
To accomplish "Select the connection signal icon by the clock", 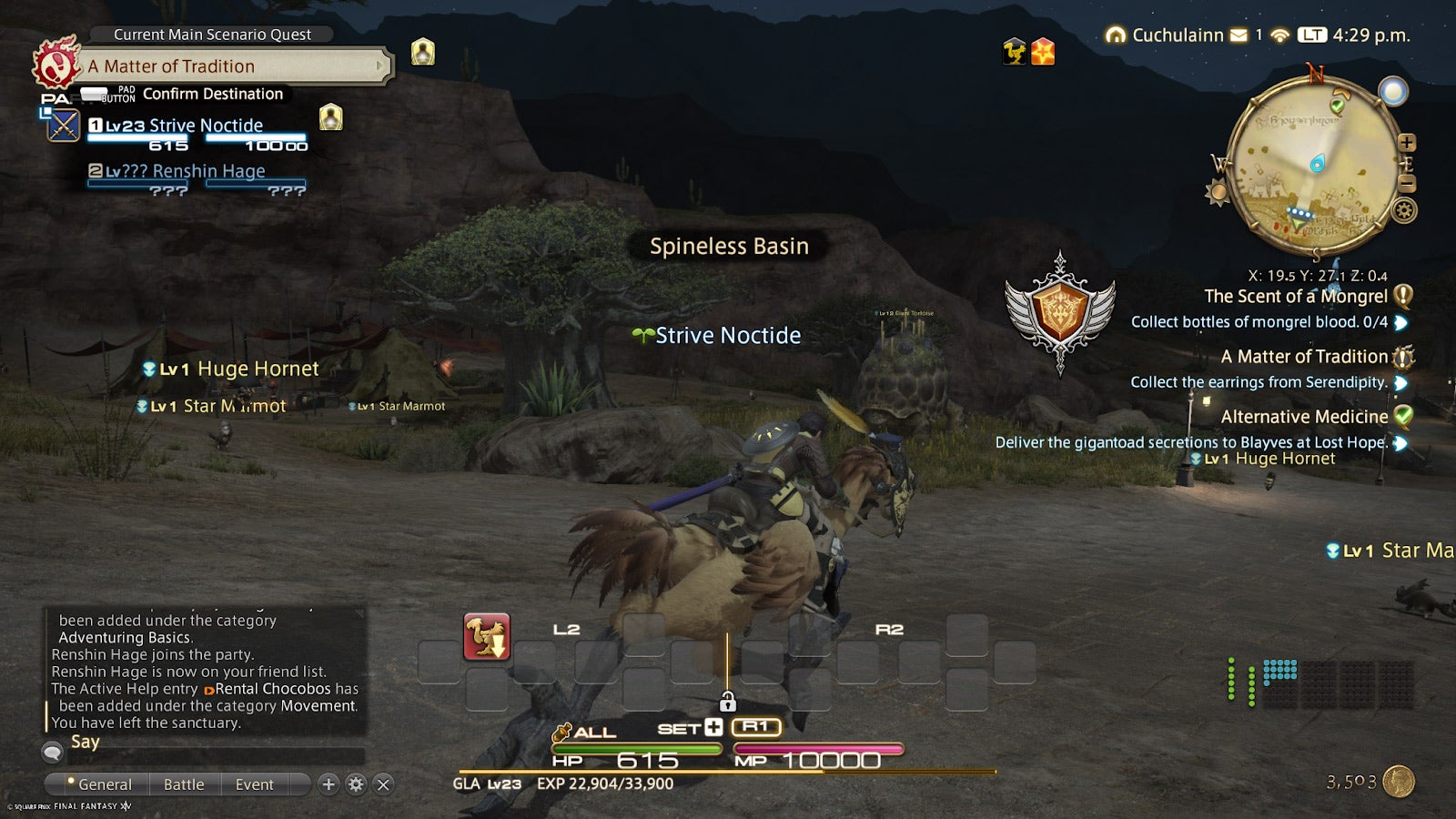I will 1281,35.
